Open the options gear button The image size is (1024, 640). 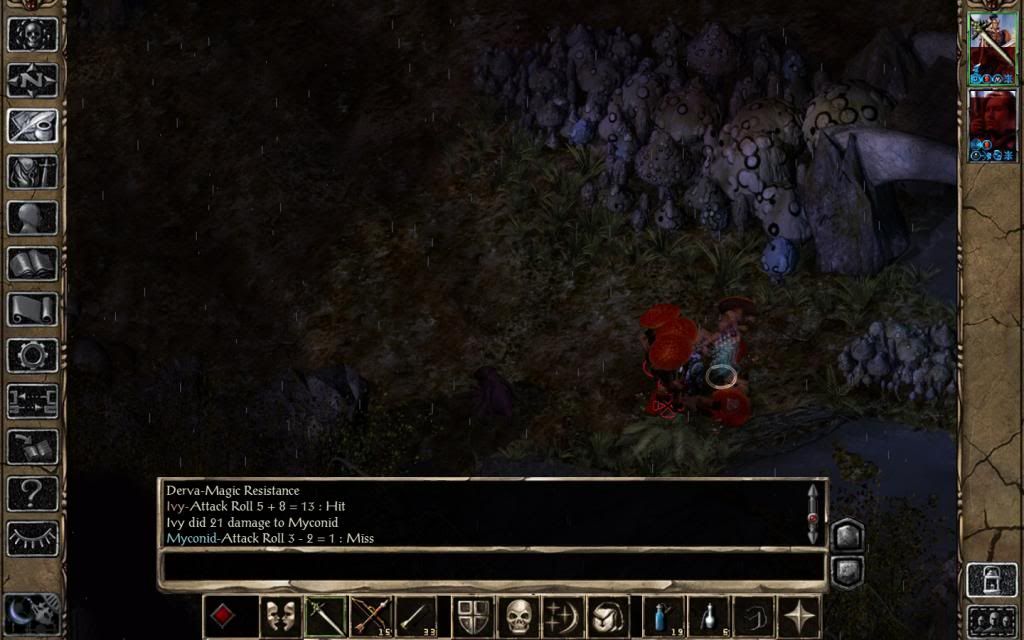33,355
